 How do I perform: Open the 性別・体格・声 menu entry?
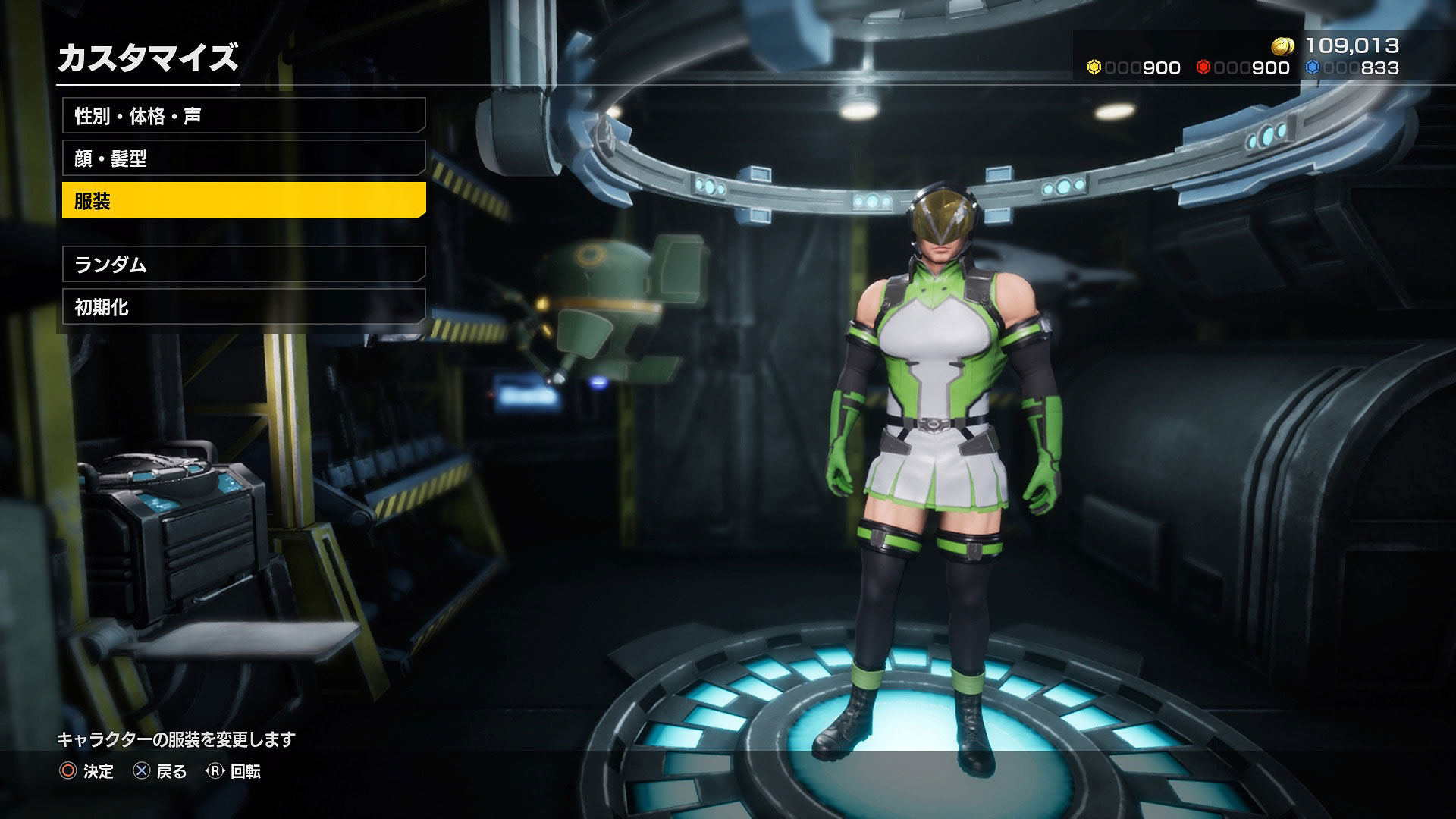[243, 116]
